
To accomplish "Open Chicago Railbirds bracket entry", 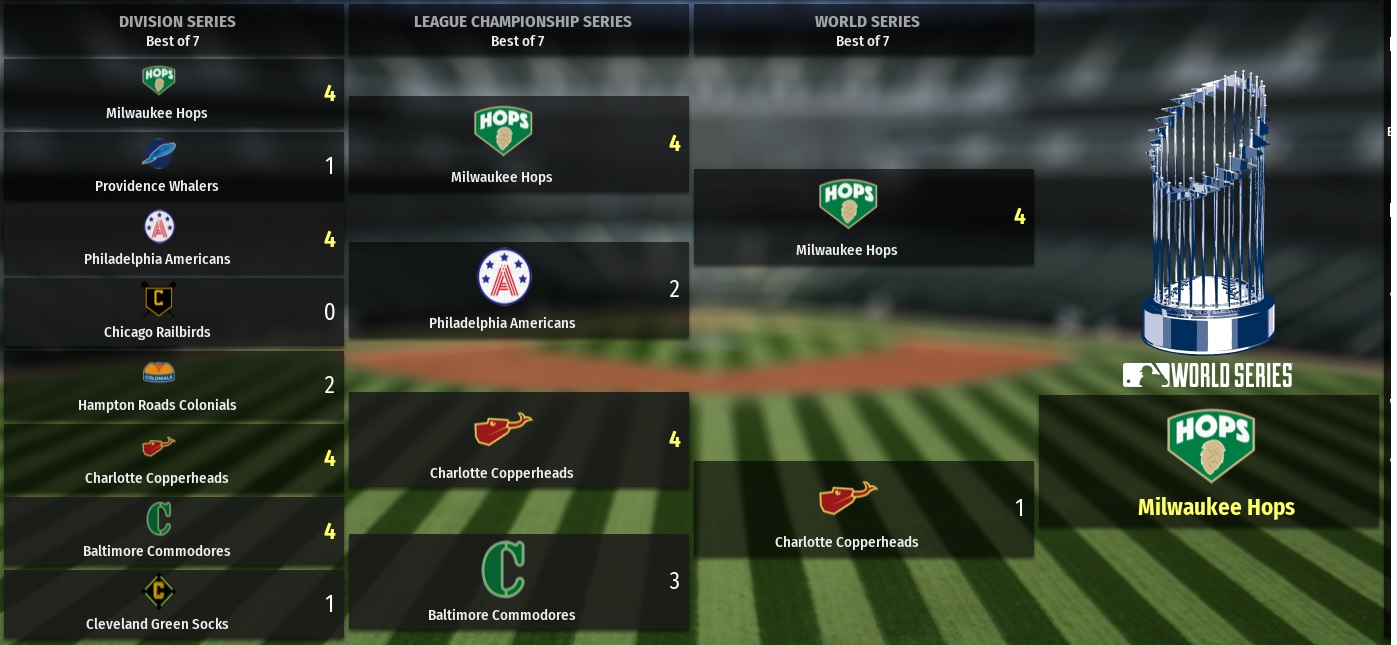I will [x=173, y=313].
